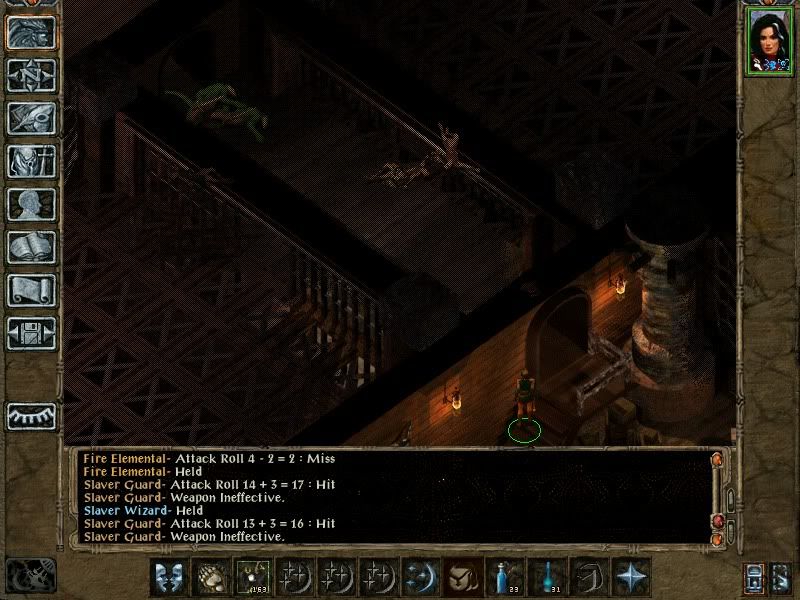800x600 pixels.
Task: Click the closed-eye button on left panel
Action: [31, 415]
